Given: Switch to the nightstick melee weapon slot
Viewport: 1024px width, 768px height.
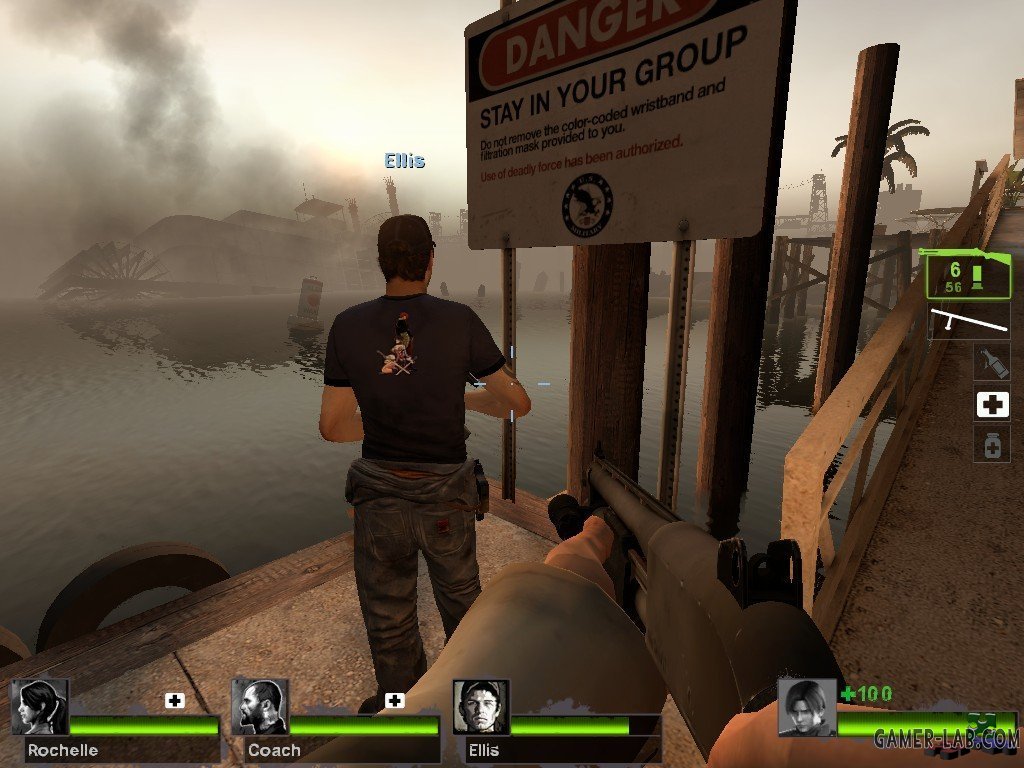Looking at the screenshot, I should pyautogui.click(x=969, y=322).
